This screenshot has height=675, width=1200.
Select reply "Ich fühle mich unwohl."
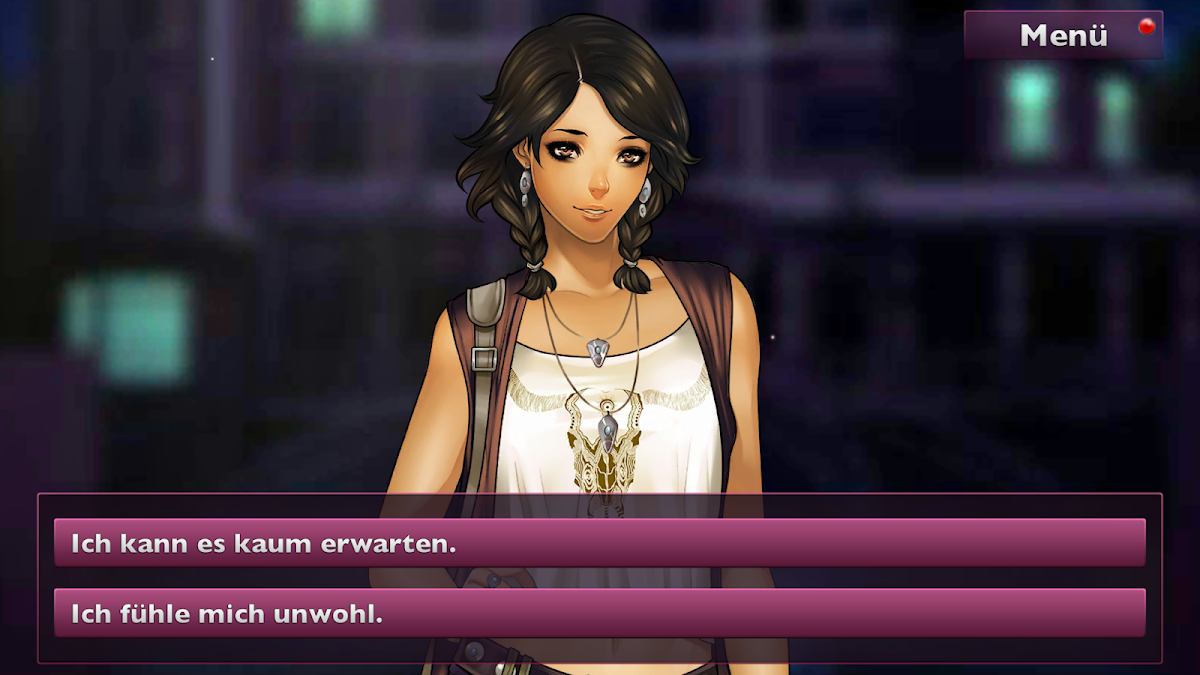pos(599,613)
